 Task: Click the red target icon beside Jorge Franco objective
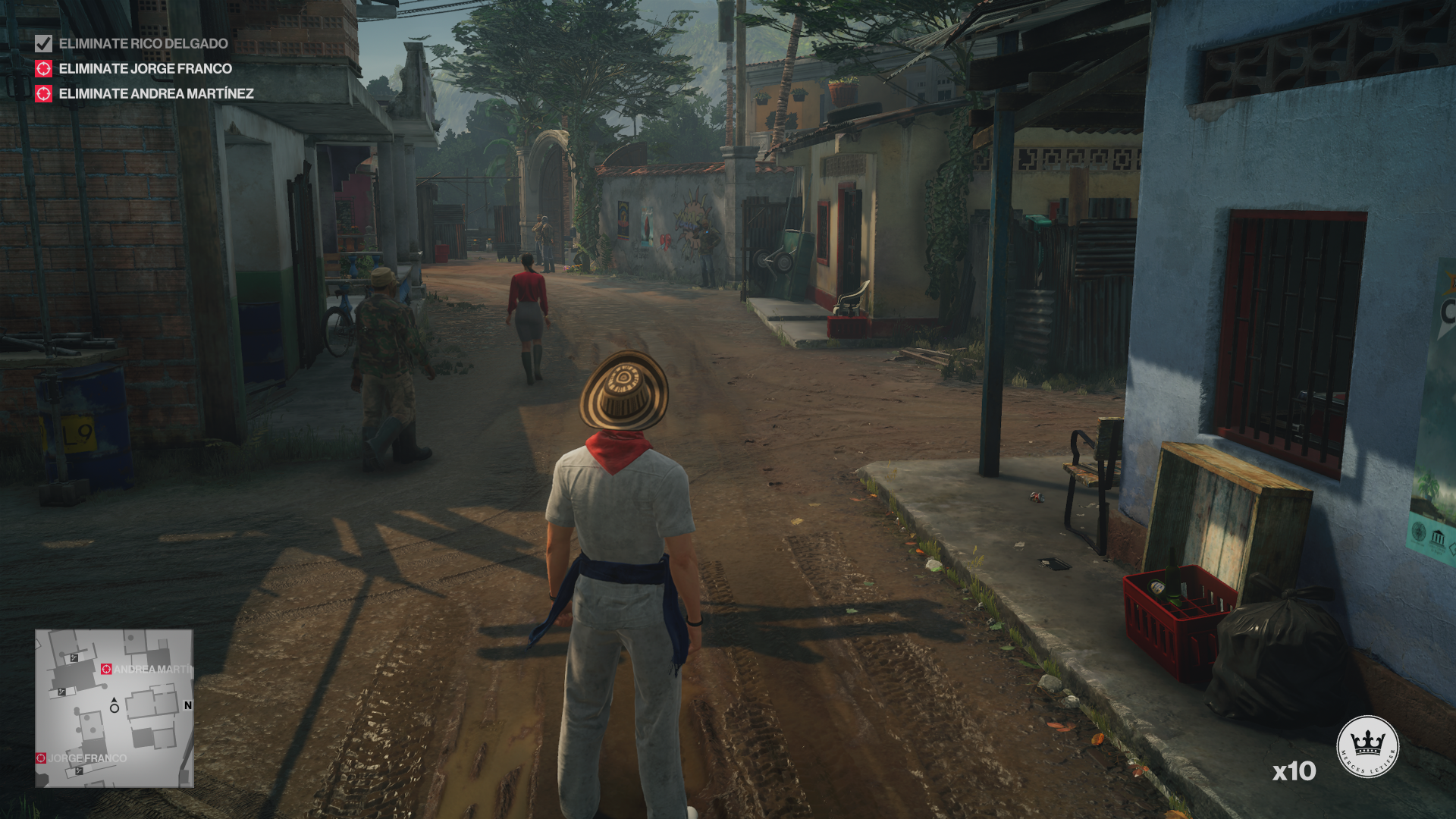pos(44,69)
